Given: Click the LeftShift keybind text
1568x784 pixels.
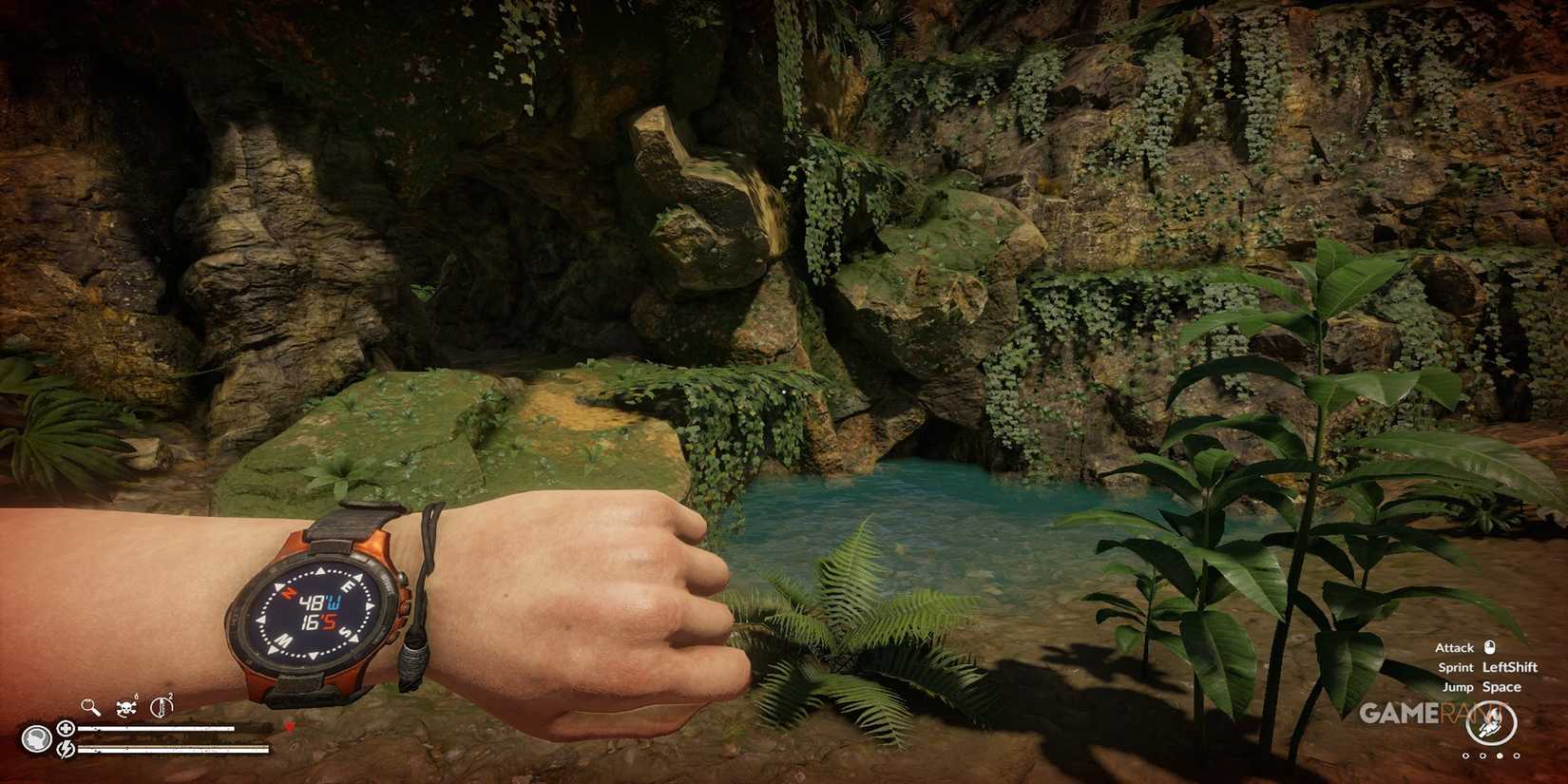Looking at the screenshot, I should 1510,667.
